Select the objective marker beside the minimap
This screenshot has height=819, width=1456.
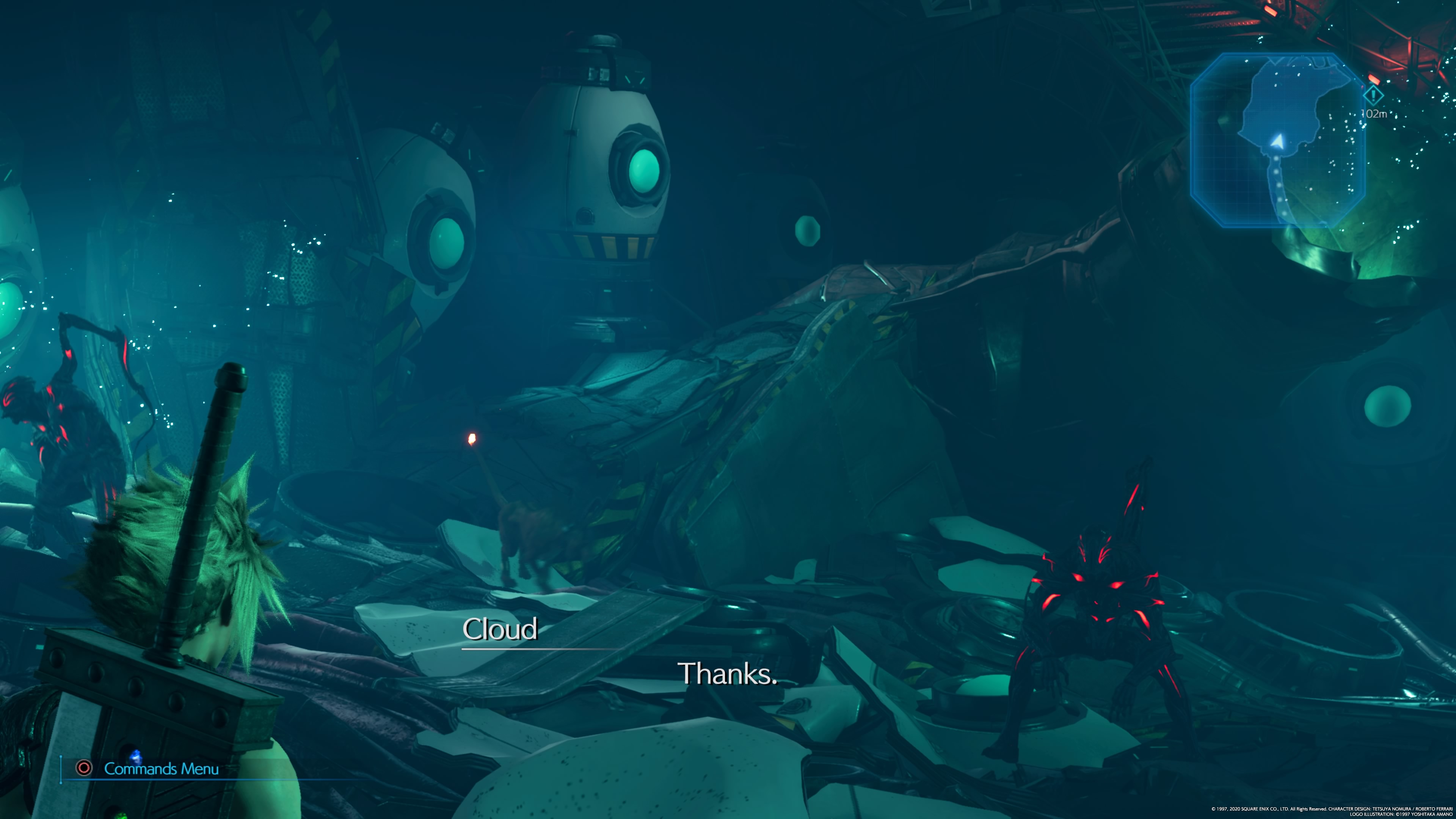tap(1373, 95)
